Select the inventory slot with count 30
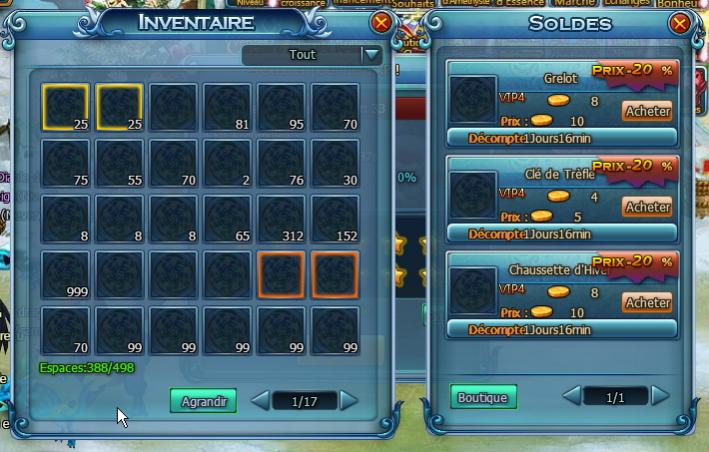This screenshot has height=452, width=709. [x=335, y=163]
